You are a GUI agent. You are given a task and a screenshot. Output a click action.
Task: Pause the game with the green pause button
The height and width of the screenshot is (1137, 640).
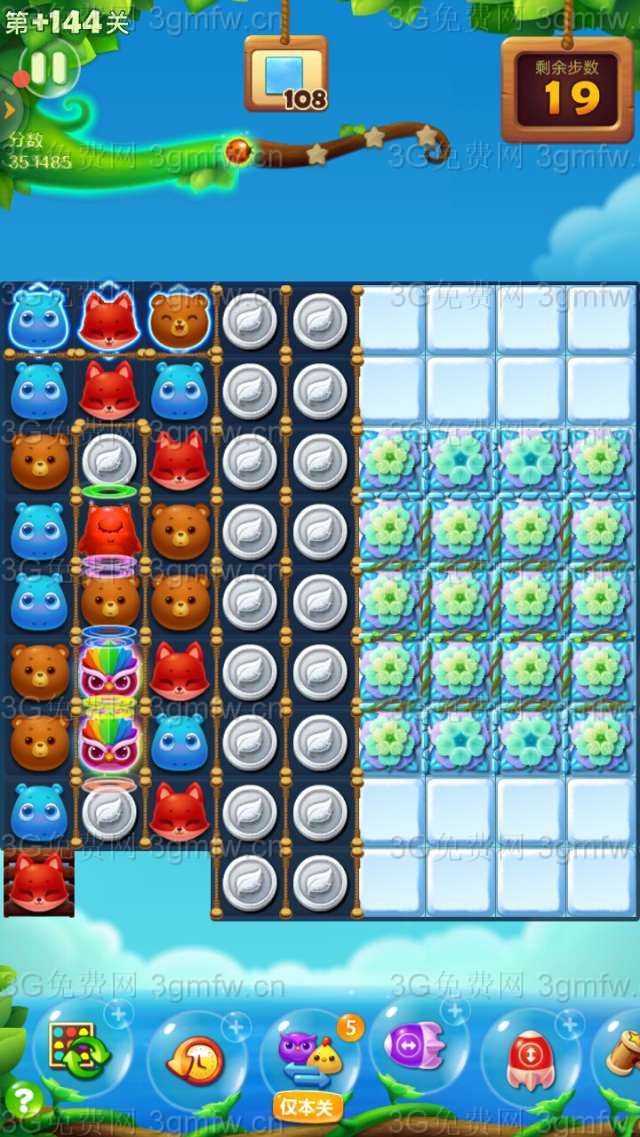46,68
